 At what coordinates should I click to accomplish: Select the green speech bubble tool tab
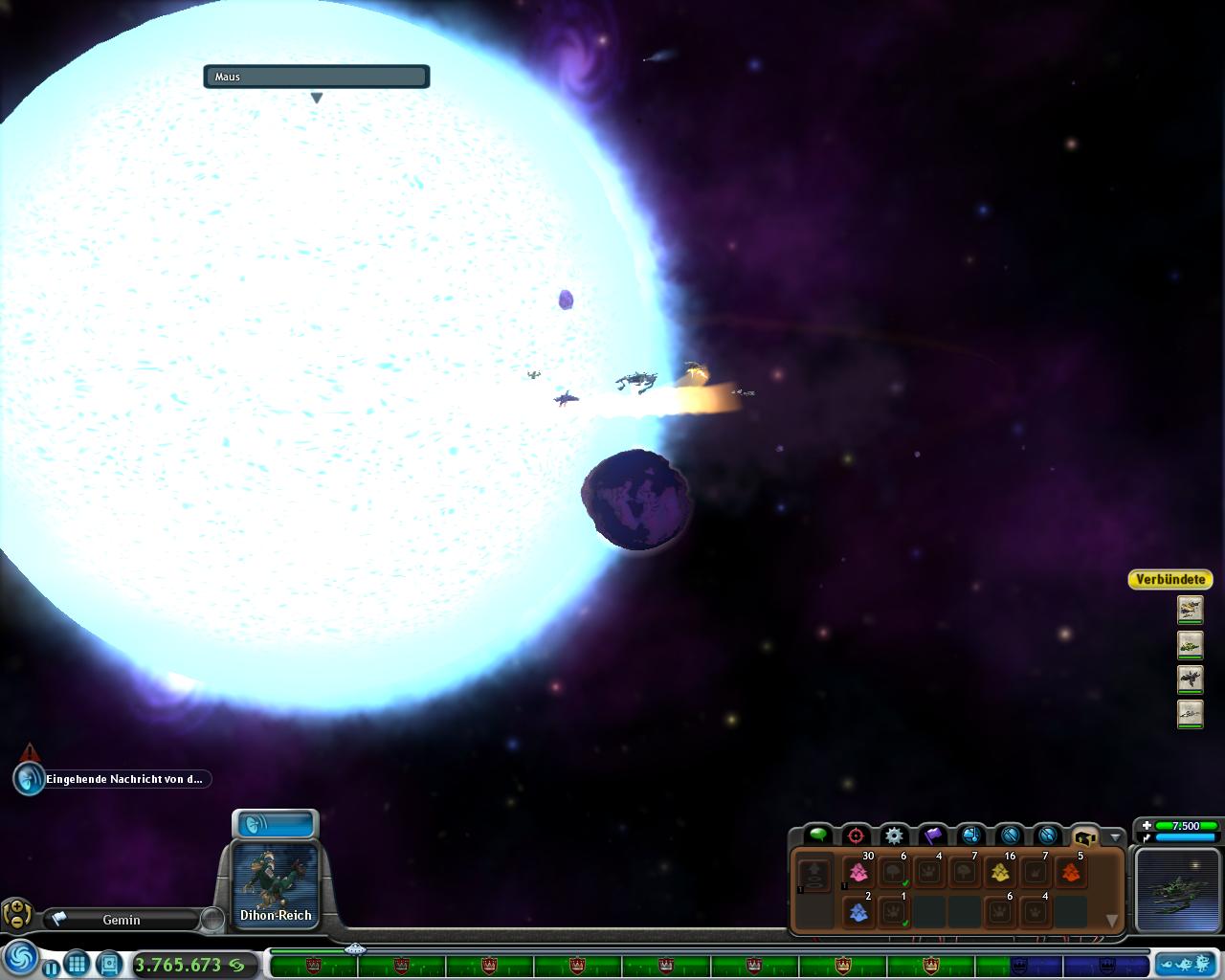(x=817, y=835)
